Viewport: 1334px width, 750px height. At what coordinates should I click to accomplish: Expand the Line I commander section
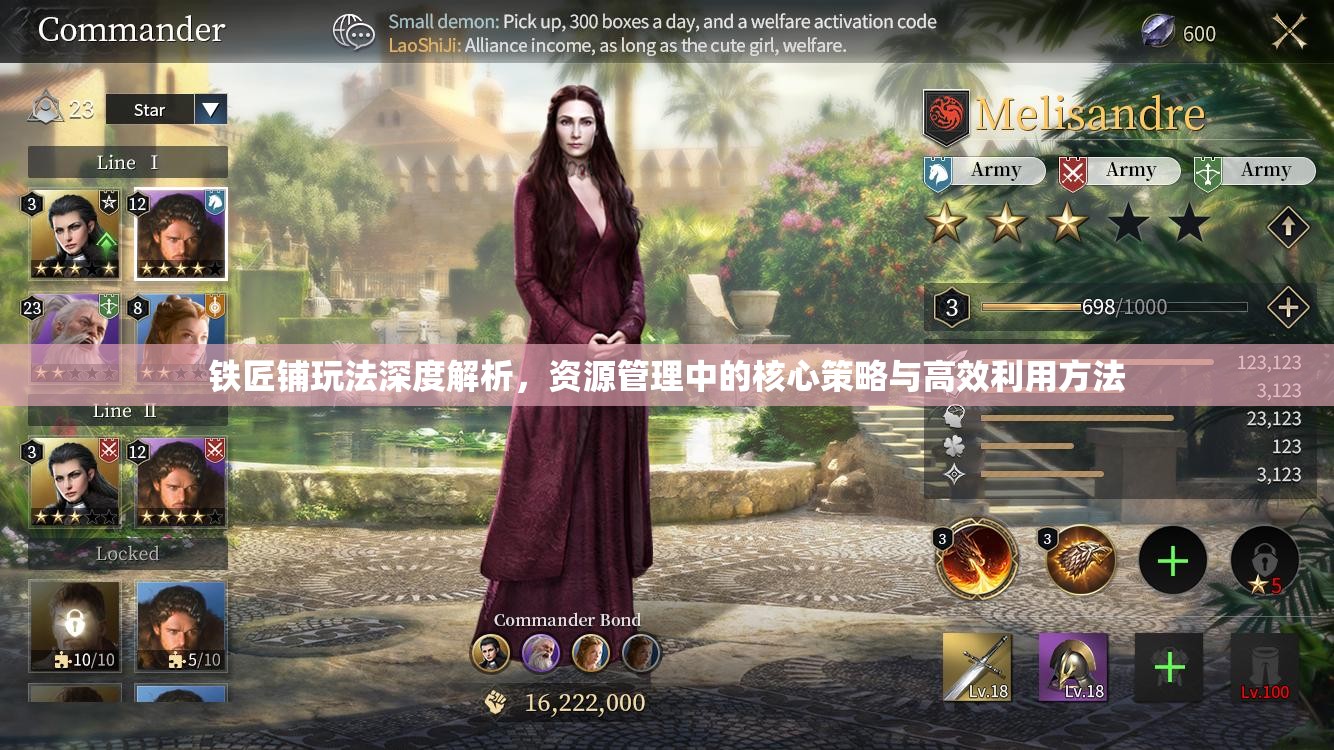pos(128,161)
